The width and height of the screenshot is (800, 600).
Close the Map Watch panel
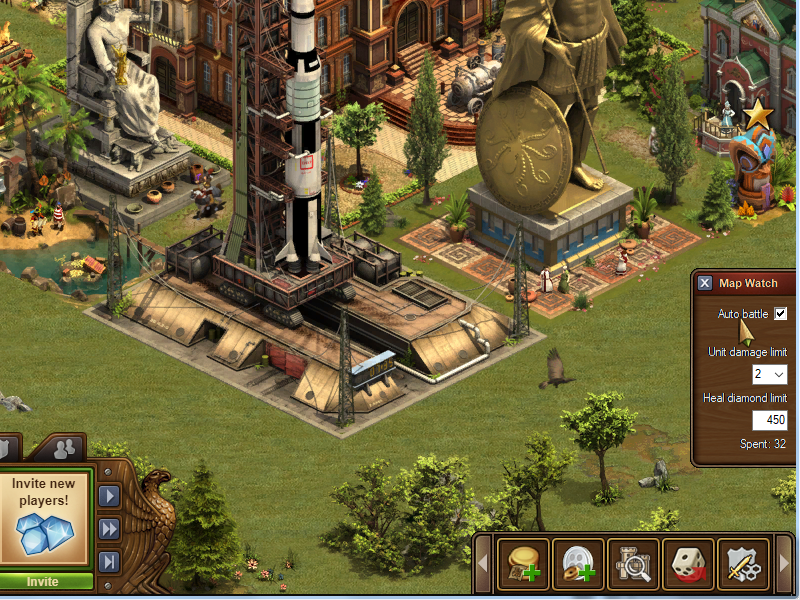[705, 283]
